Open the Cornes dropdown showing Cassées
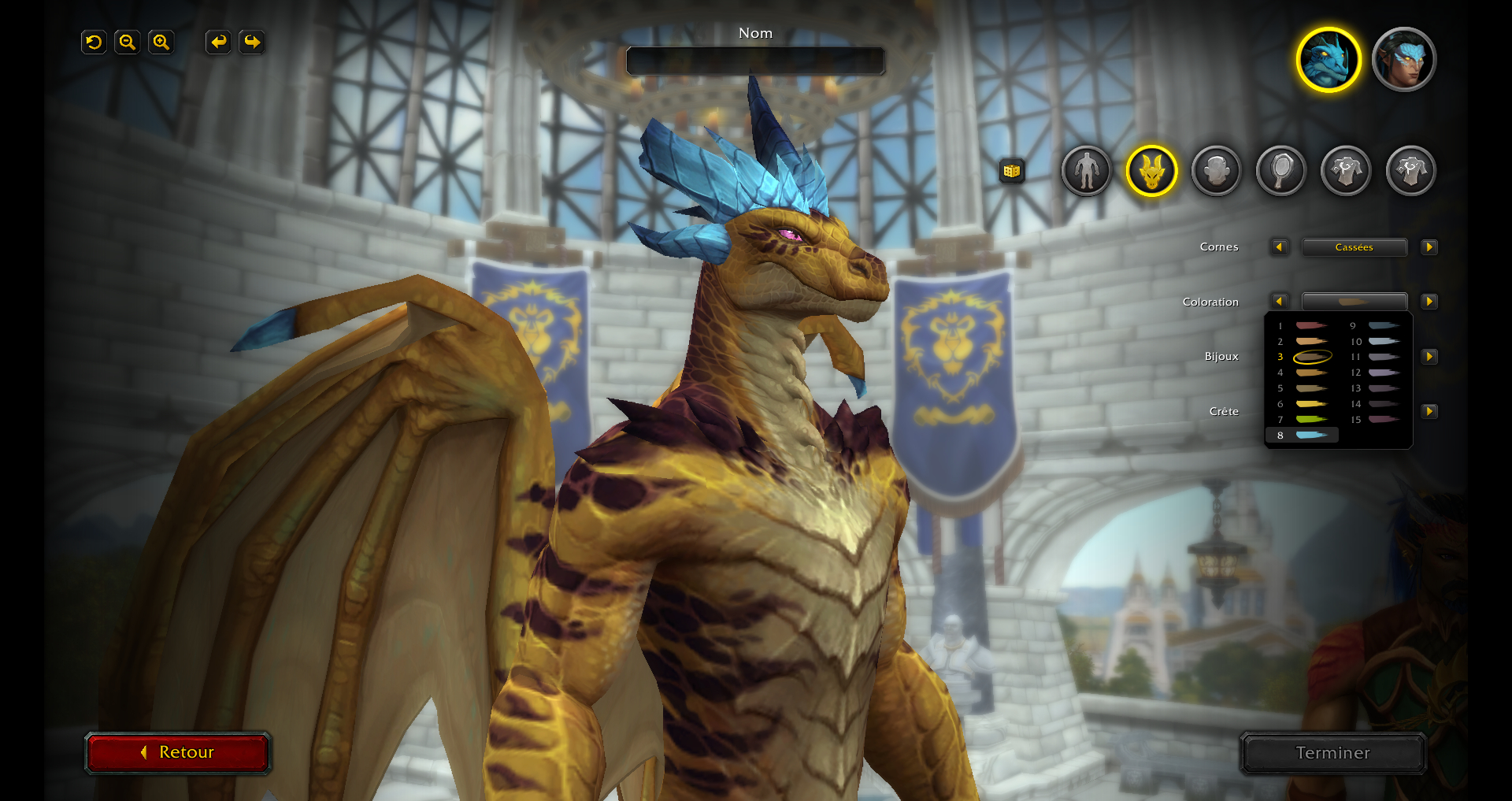 click(1354, 247)
